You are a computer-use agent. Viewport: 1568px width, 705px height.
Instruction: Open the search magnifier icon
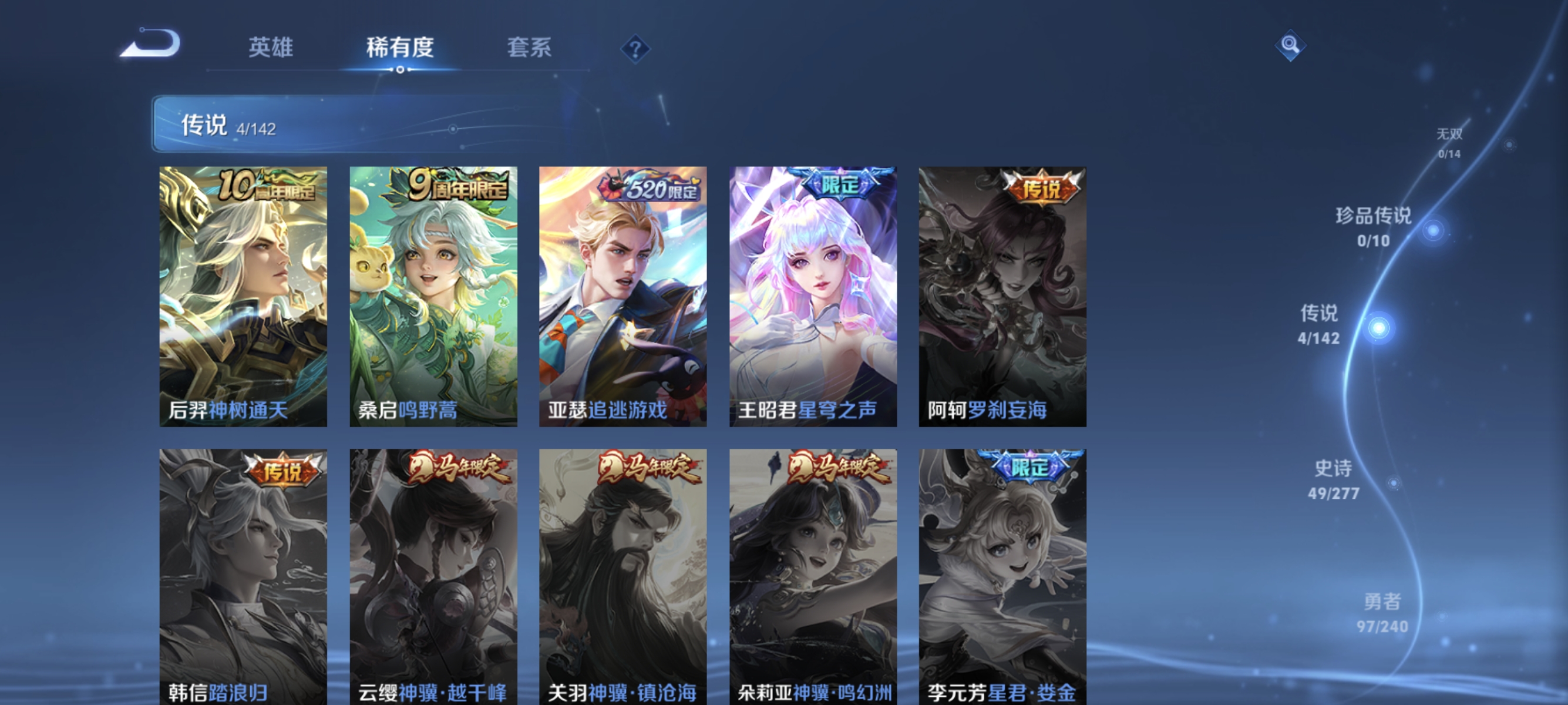point(1290,45)
